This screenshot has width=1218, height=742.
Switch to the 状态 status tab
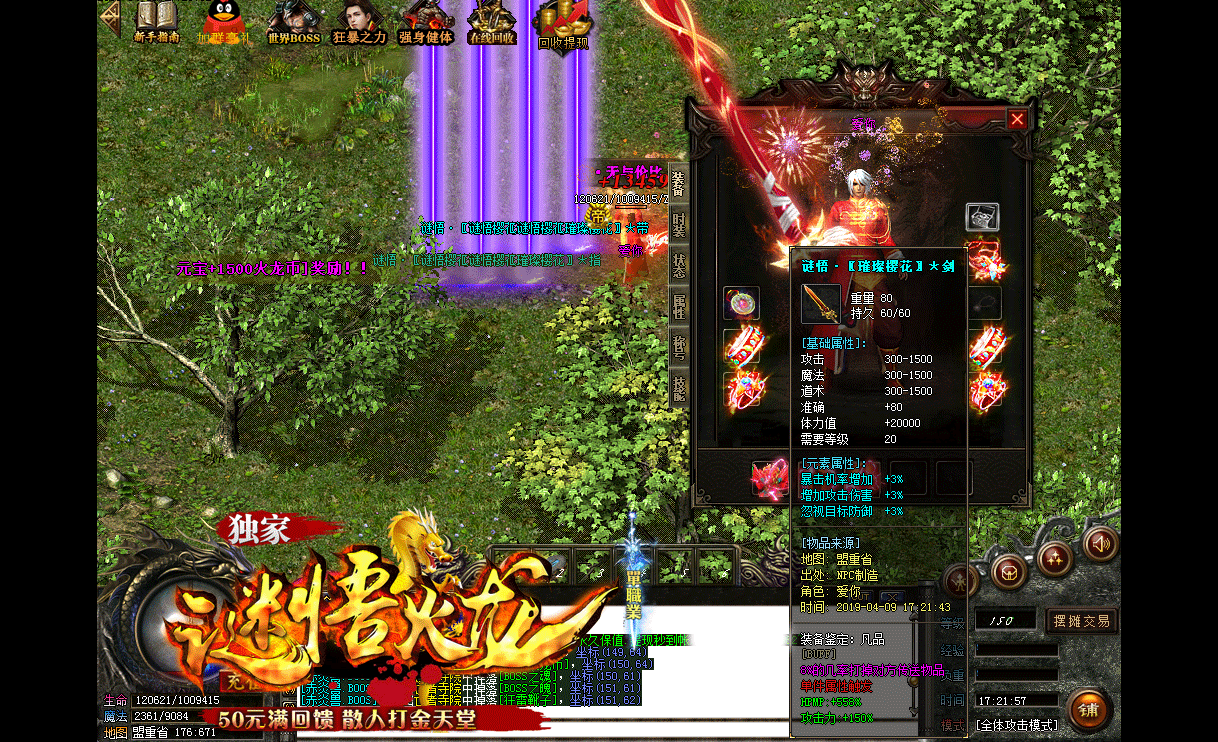click(679, 266)
